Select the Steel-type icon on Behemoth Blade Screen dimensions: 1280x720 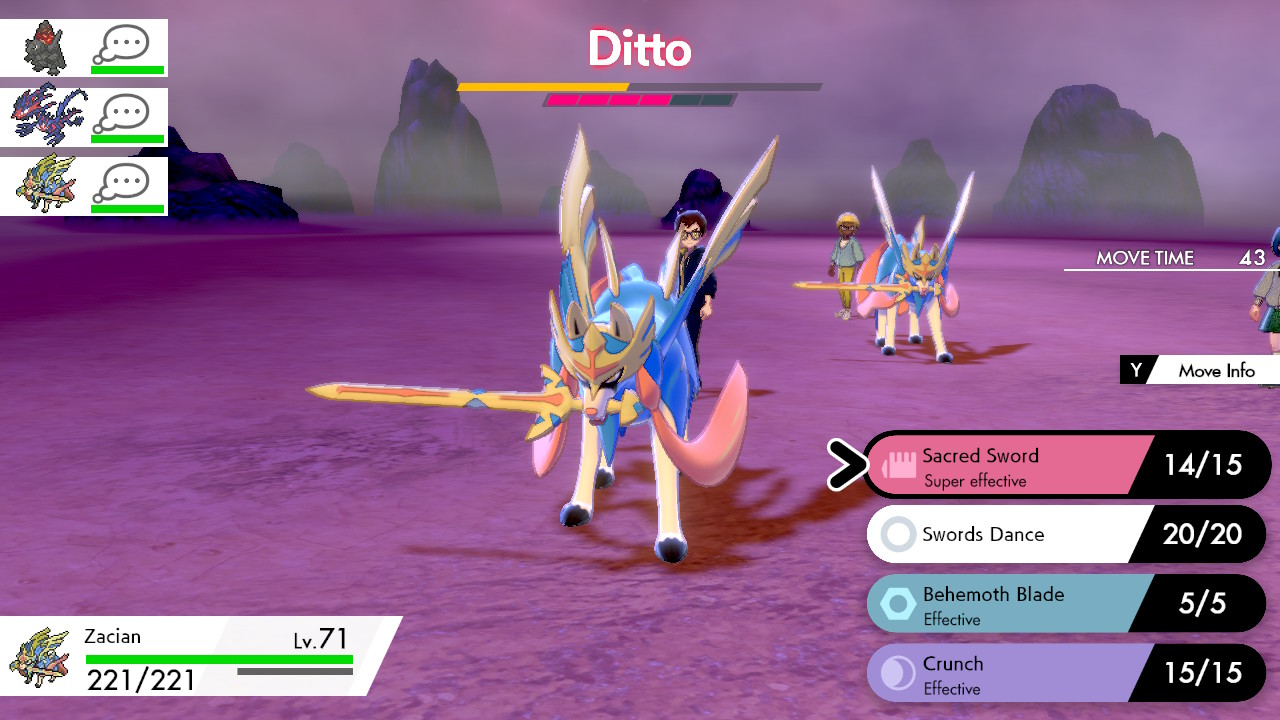click(896, 603)
